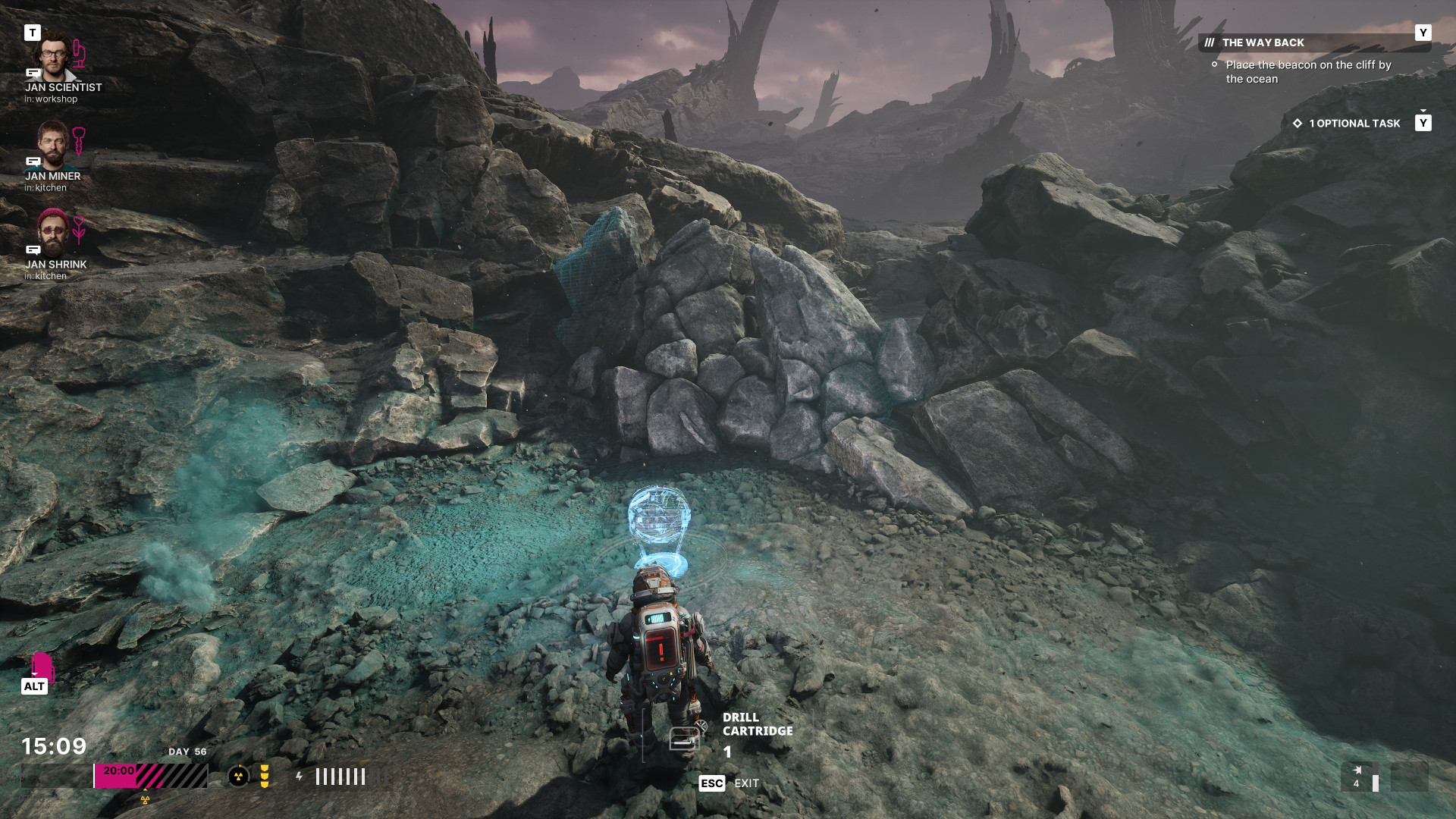The width and height of the screenshot is (1456, 819).
Task: Choose Jan Shrink's portrait
Action: [52, 232]
